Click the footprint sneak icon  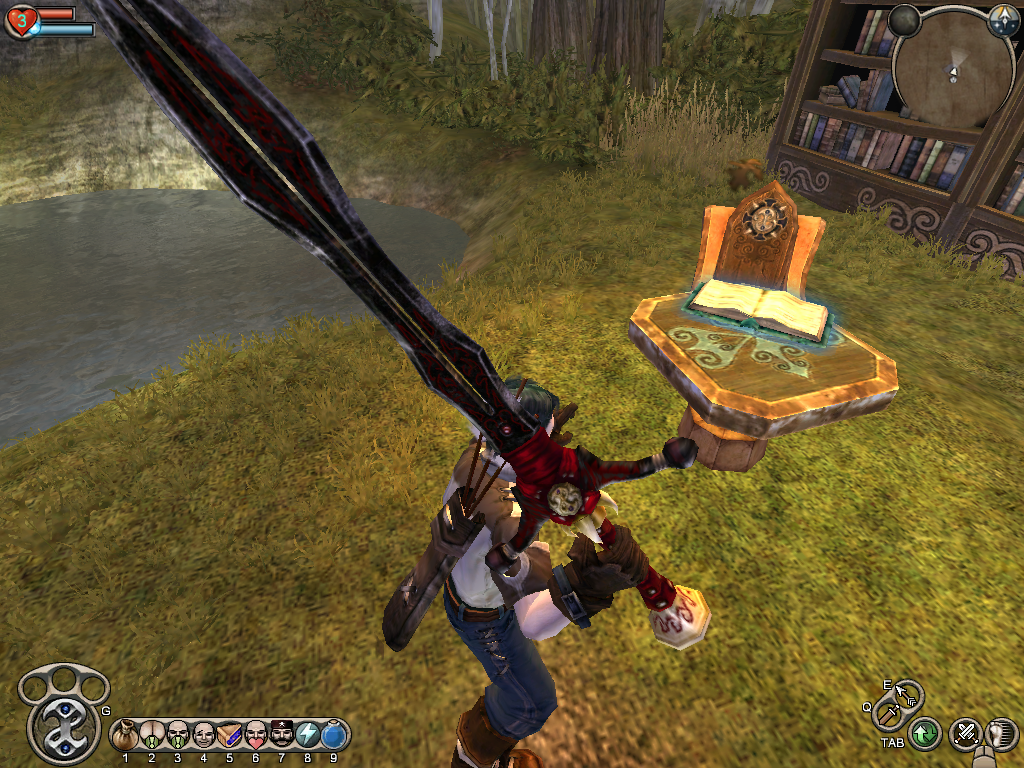click(x=1001, y=735)
